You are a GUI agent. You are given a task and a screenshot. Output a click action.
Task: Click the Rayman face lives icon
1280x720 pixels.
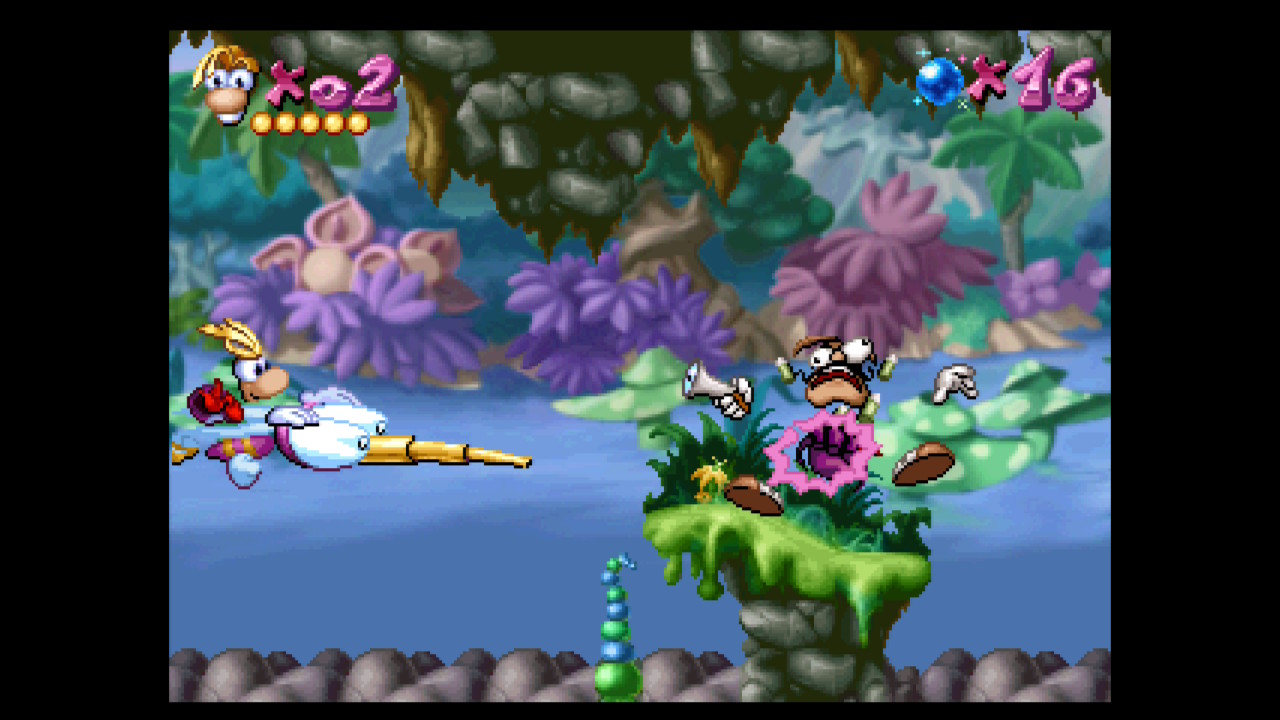229,85
